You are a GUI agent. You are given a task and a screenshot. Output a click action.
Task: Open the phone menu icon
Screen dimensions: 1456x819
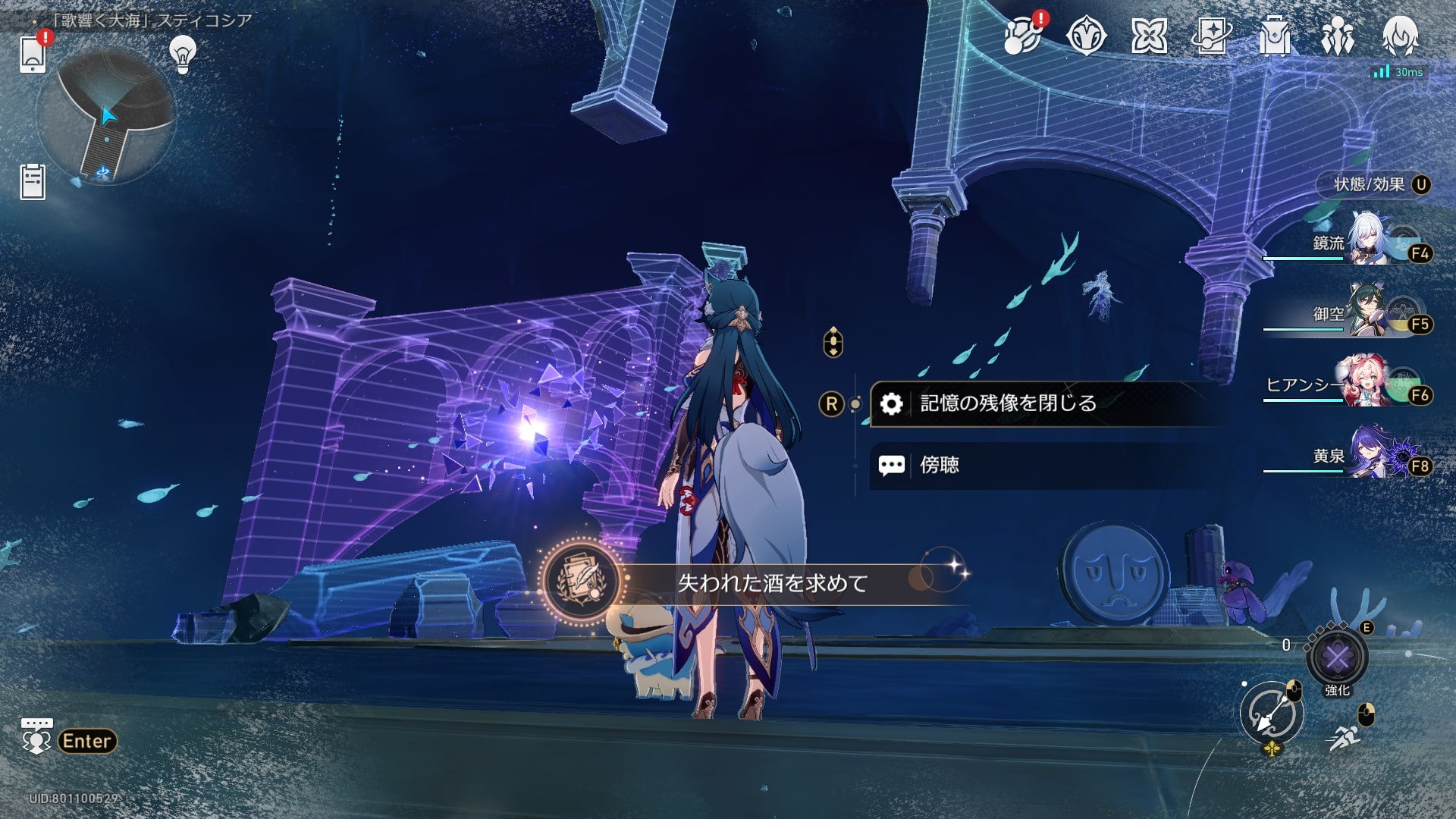click(x=33, y=53)
